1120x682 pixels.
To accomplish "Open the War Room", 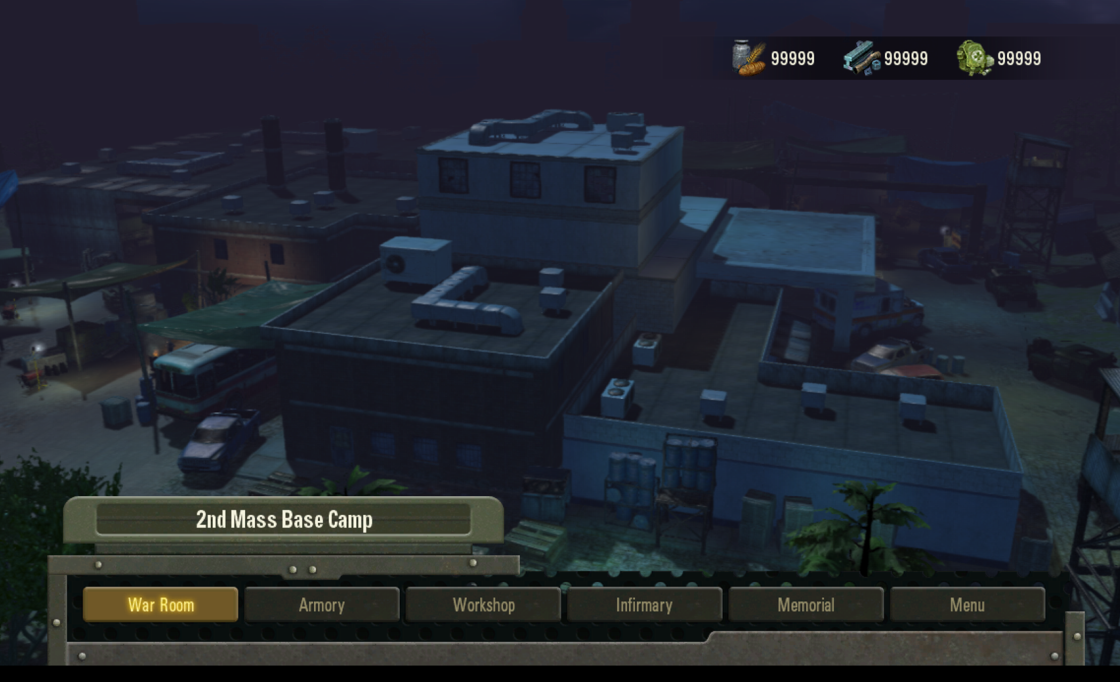I will point(160,605).
